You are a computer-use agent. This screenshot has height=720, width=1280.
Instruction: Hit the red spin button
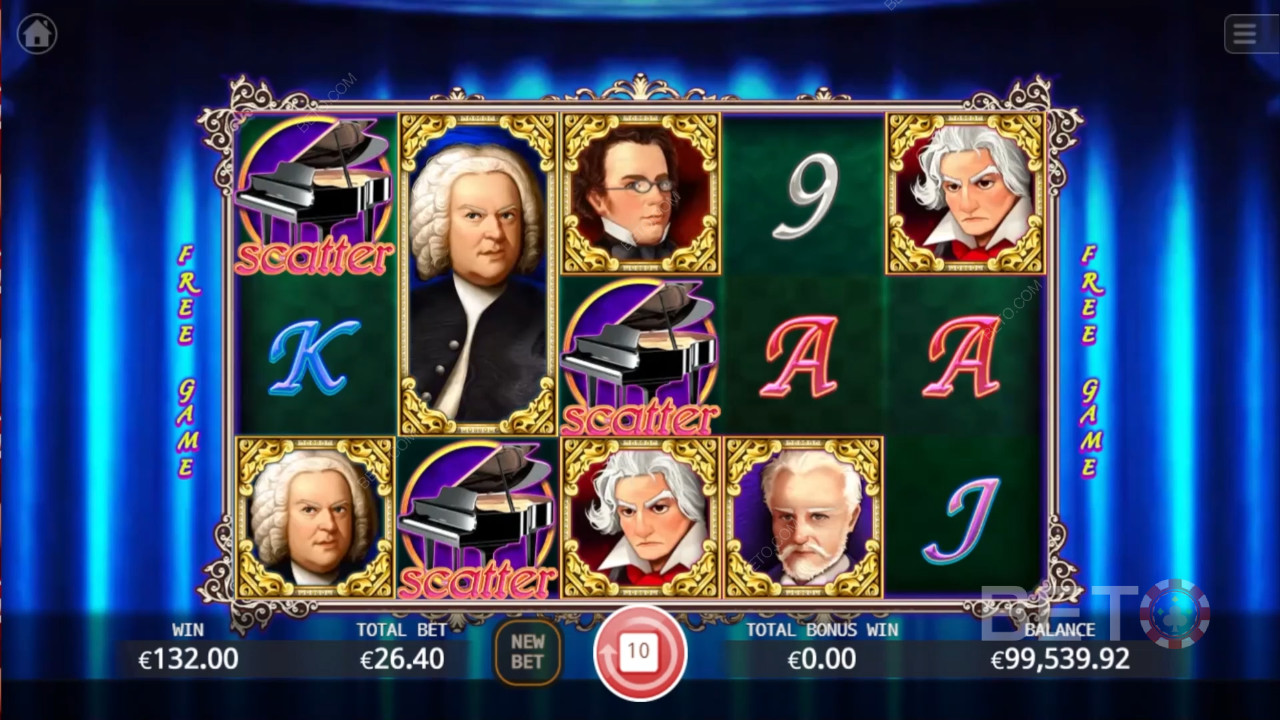638,653
